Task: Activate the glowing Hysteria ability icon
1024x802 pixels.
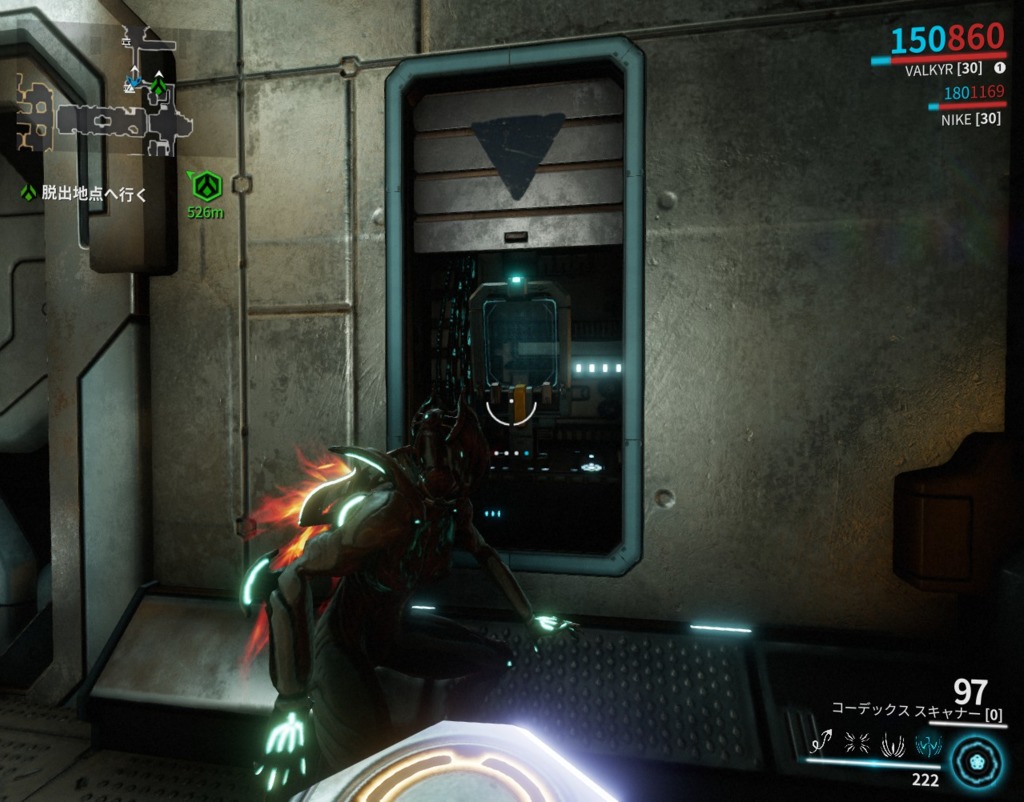Action: [927, 743]
